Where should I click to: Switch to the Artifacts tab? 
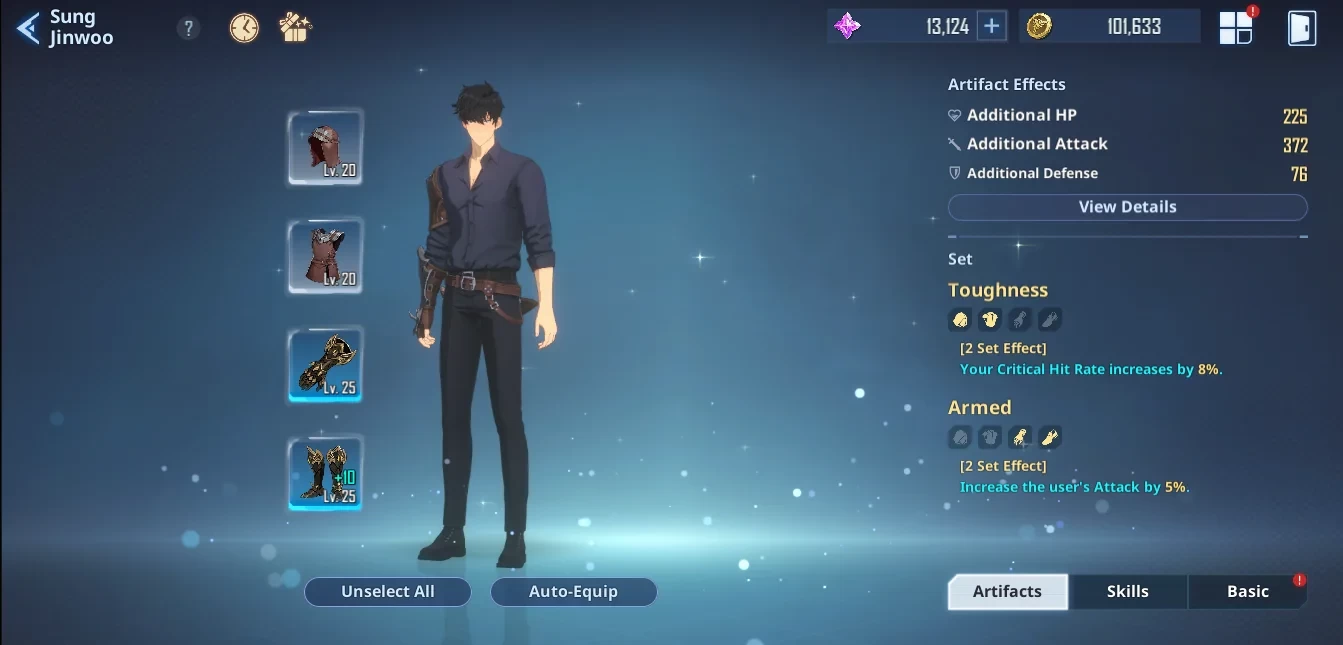click(1007, 591)
